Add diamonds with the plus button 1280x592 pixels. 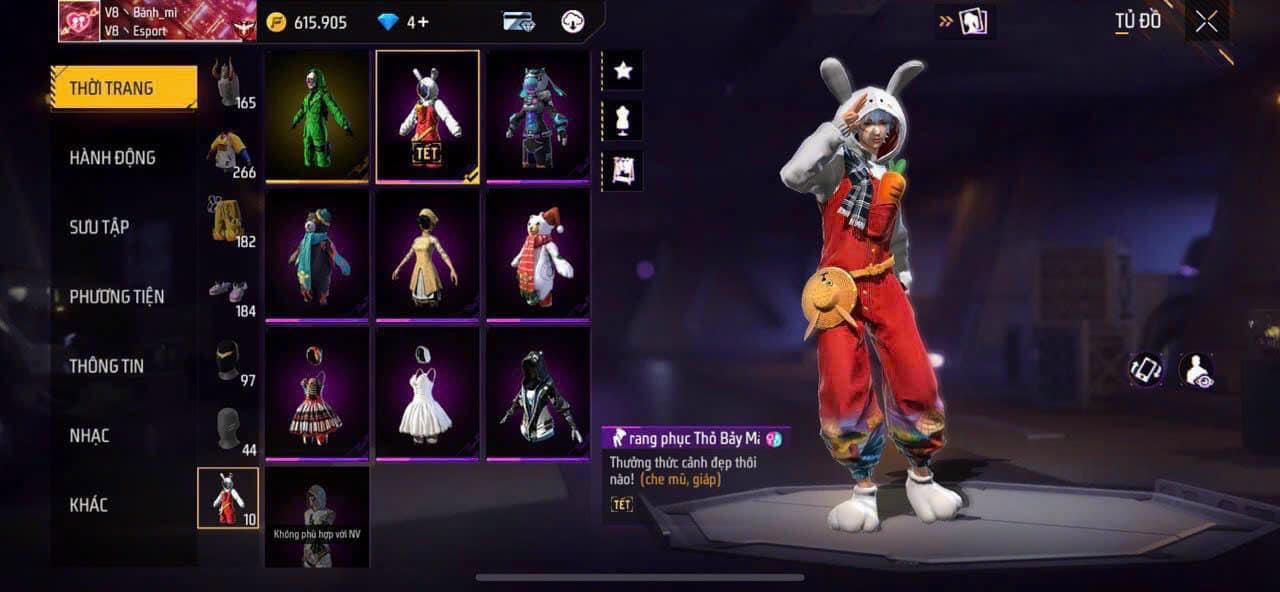click(423, 22)
